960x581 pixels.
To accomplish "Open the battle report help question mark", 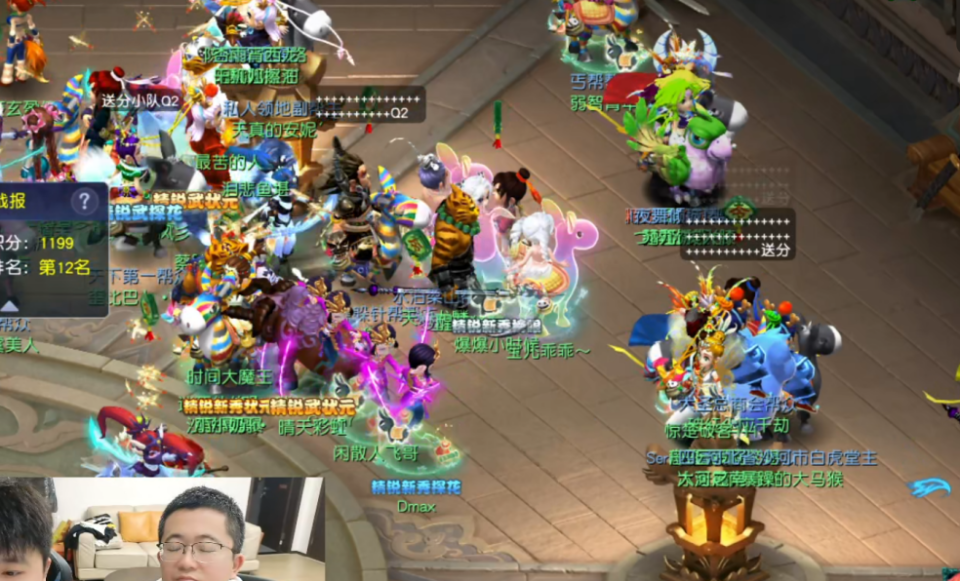I will [x=85, y=200].
